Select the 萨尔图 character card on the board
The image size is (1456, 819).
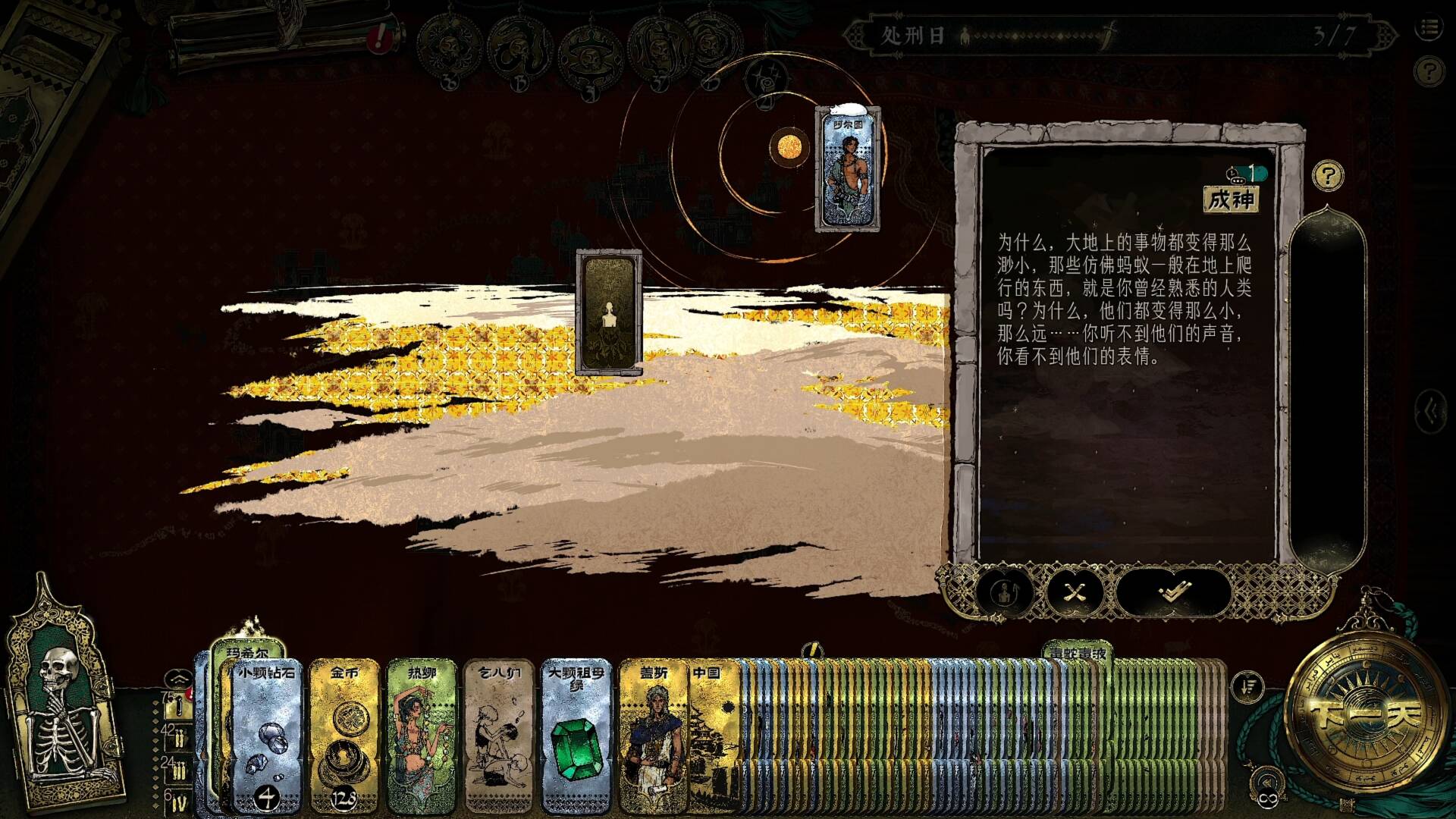pos(848,169)
